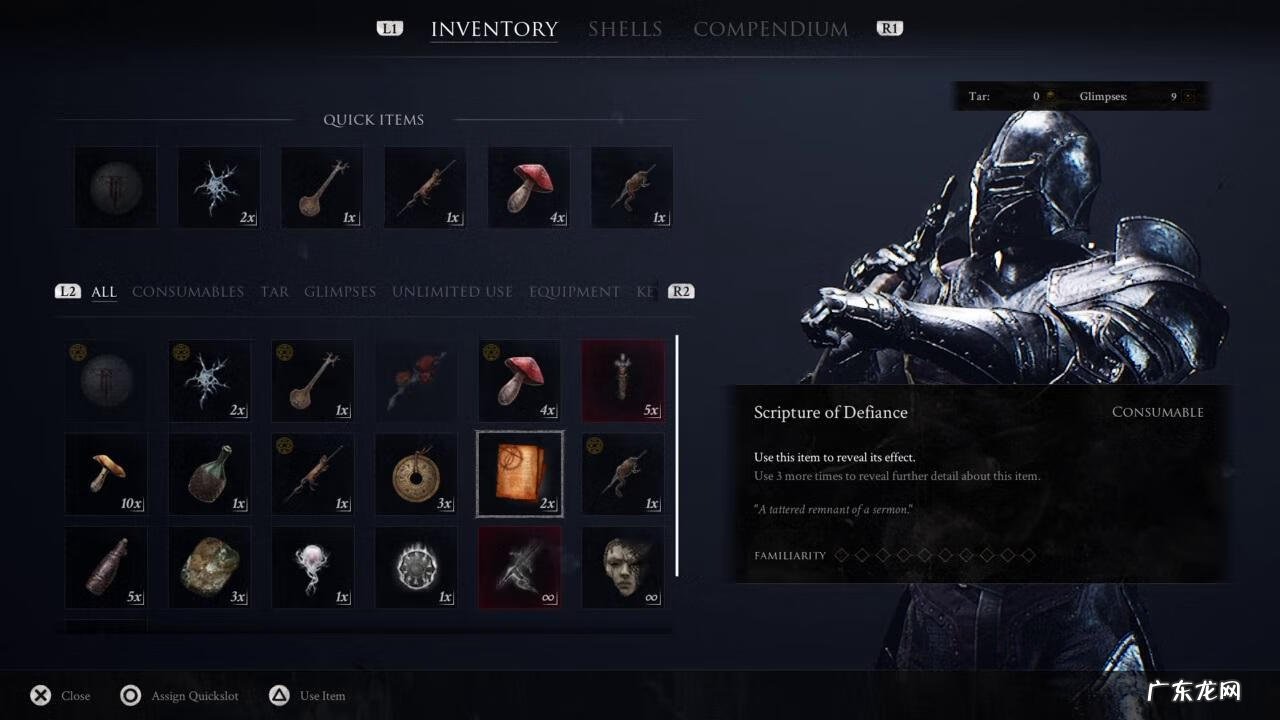Select the stone mask item
1280x720 pixels.
[x=623, y=567]
